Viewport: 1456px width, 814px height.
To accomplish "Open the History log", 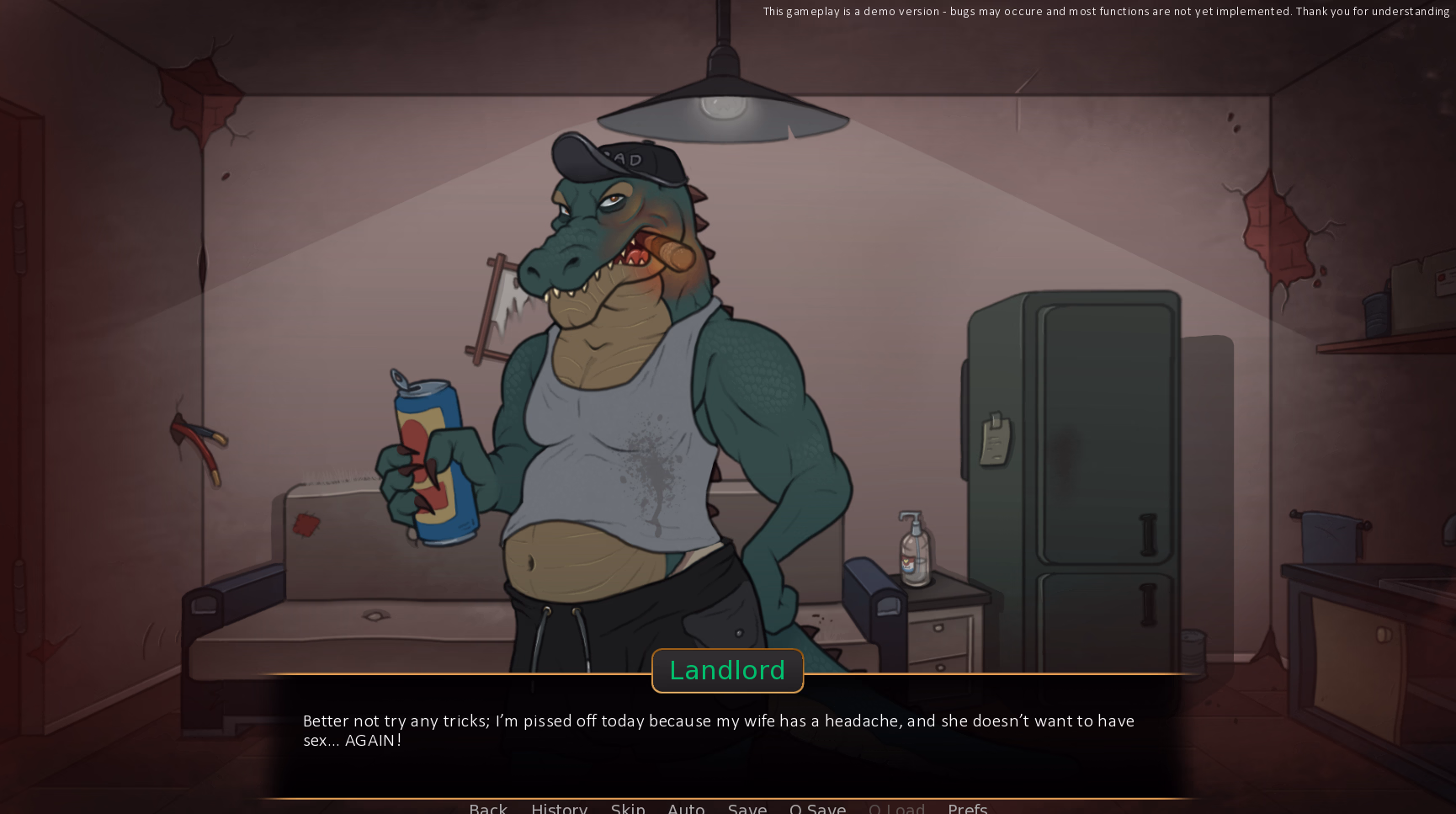I will (559, 807).
